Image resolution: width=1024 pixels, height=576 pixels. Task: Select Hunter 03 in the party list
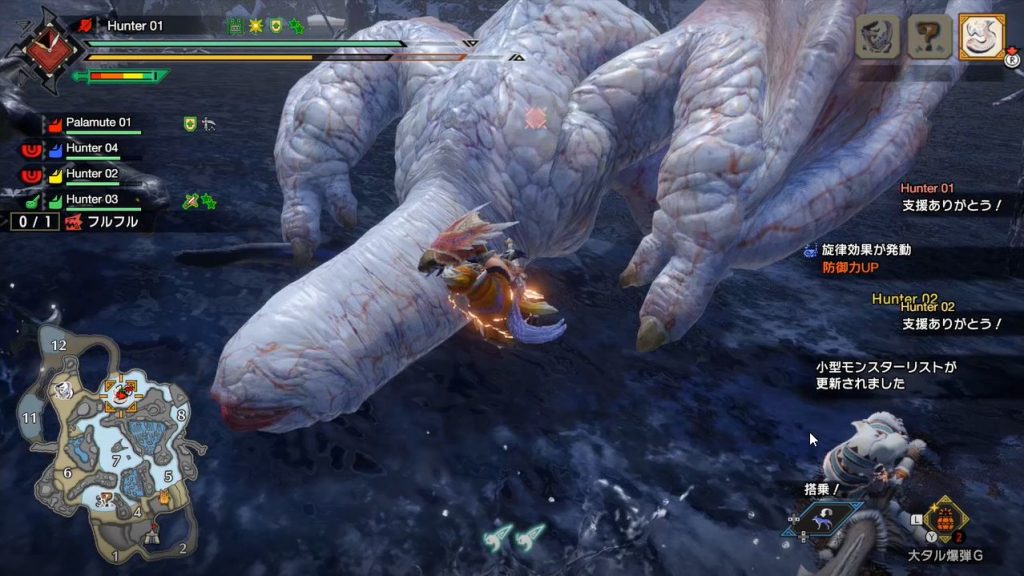click(91, 200)
